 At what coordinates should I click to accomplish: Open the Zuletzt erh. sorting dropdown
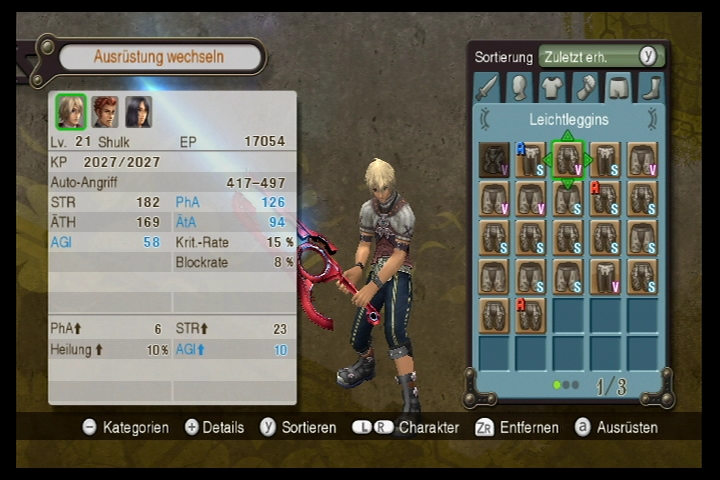click(600, 56)
